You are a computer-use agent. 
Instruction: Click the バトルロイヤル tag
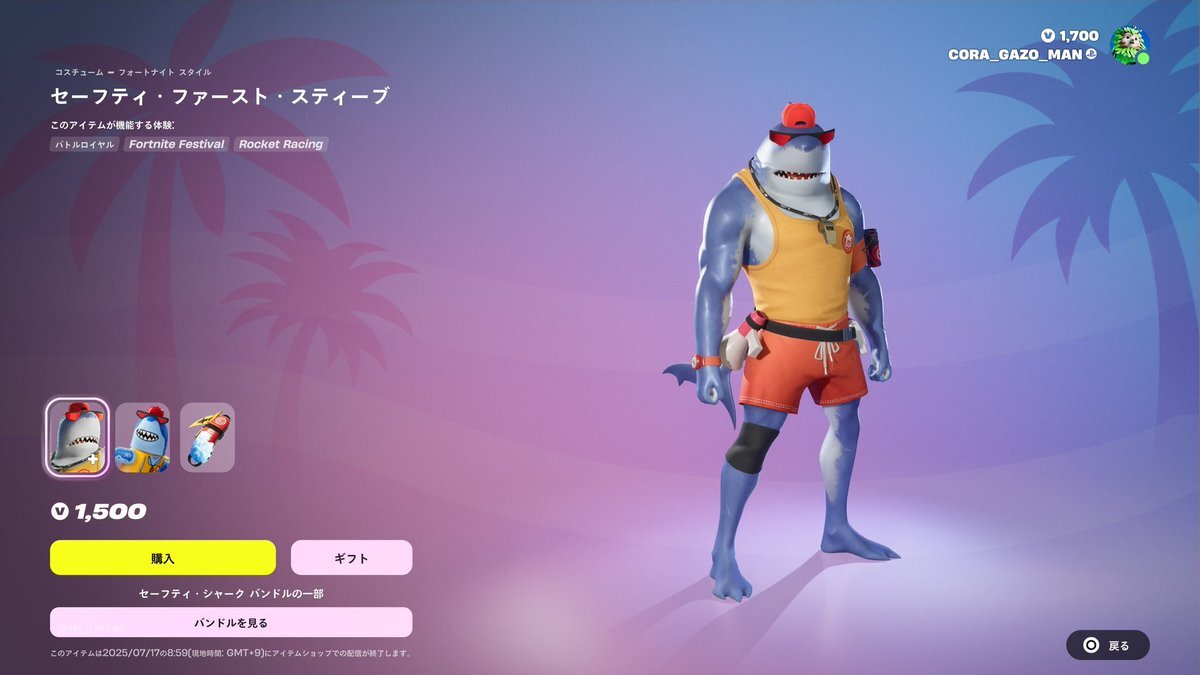click(x=84, y=144)
